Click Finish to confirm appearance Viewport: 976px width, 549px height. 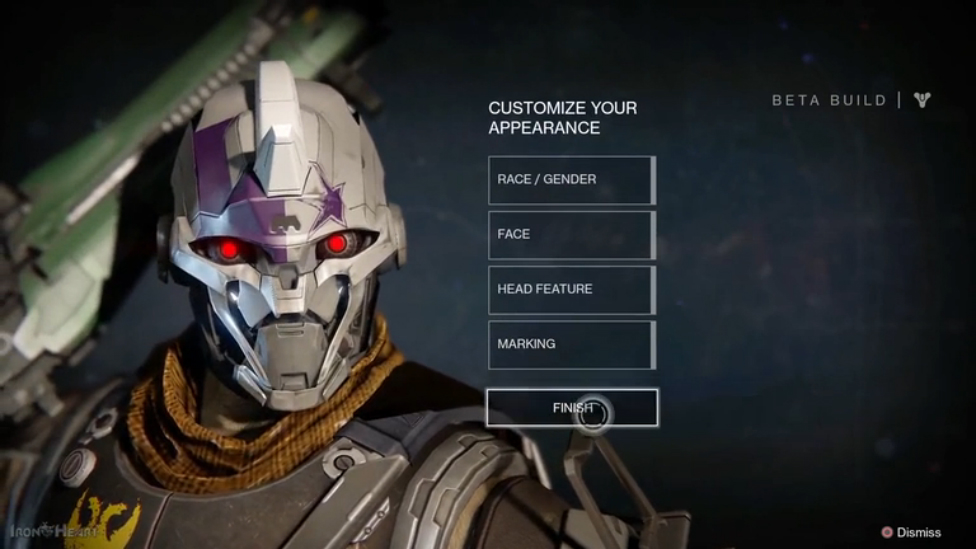[x=572, y=408]
